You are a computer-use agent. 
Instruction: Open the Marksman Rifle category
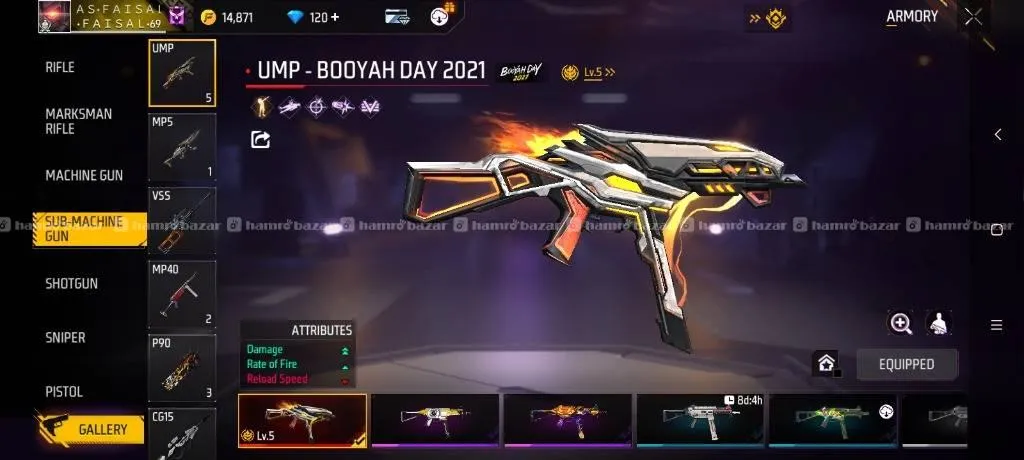tap(78, 121)
